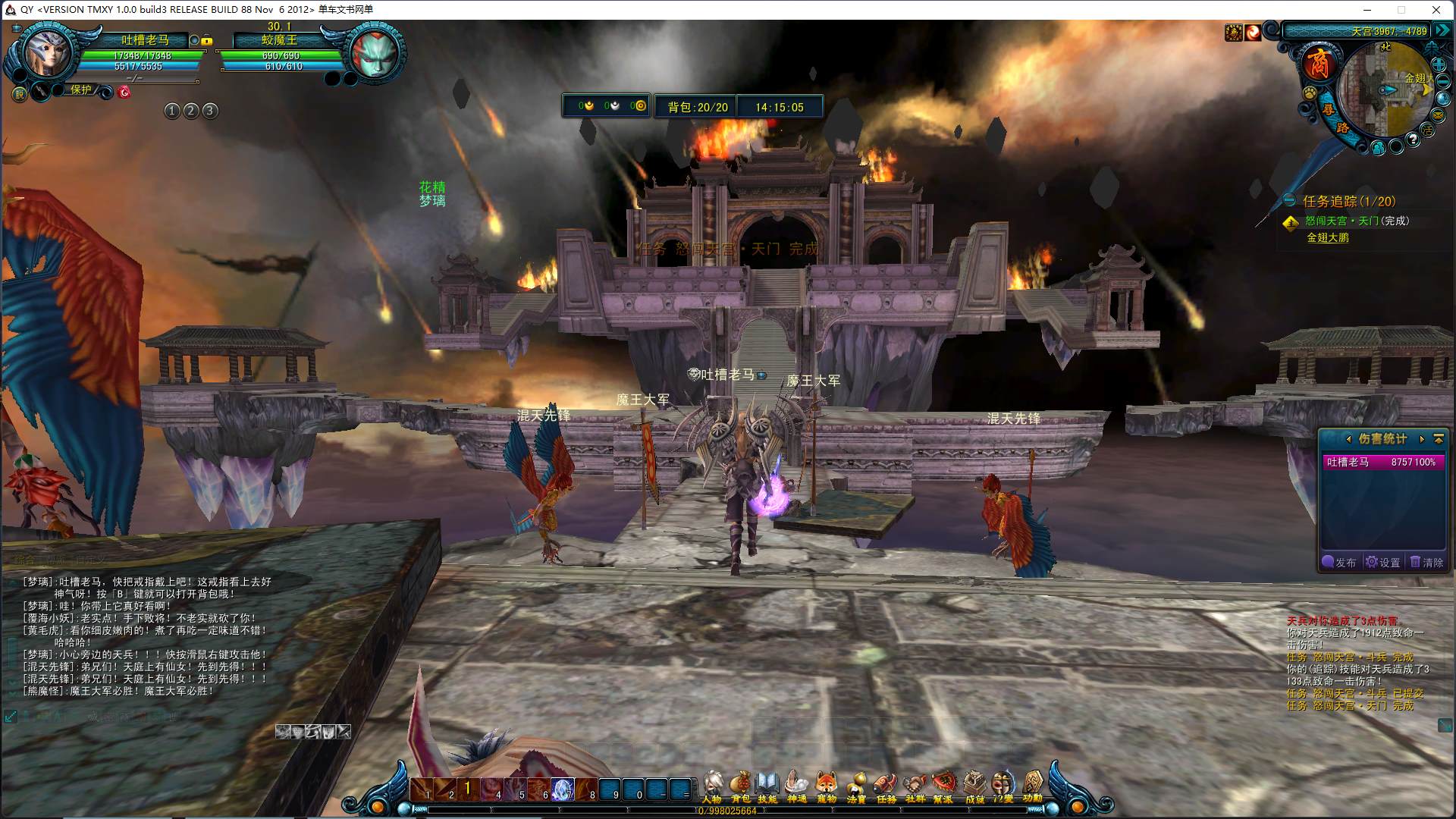The width and height of the screenshot is (1456, 819).
Task: Open the 成就 achievements panel
Action: (x=974, y=786)
